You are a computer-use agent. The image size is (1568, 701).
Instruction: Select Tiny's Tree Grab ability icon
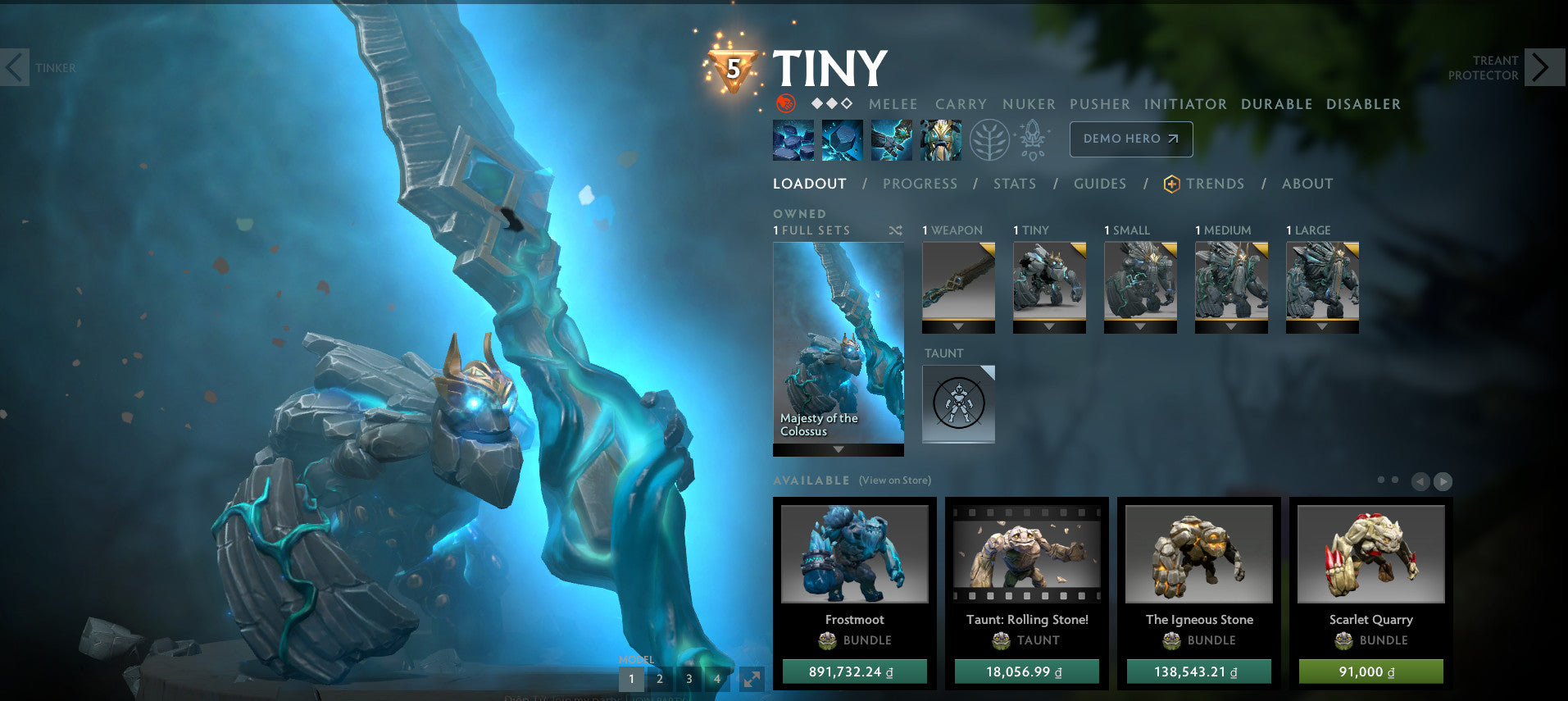tap(890, 139)
